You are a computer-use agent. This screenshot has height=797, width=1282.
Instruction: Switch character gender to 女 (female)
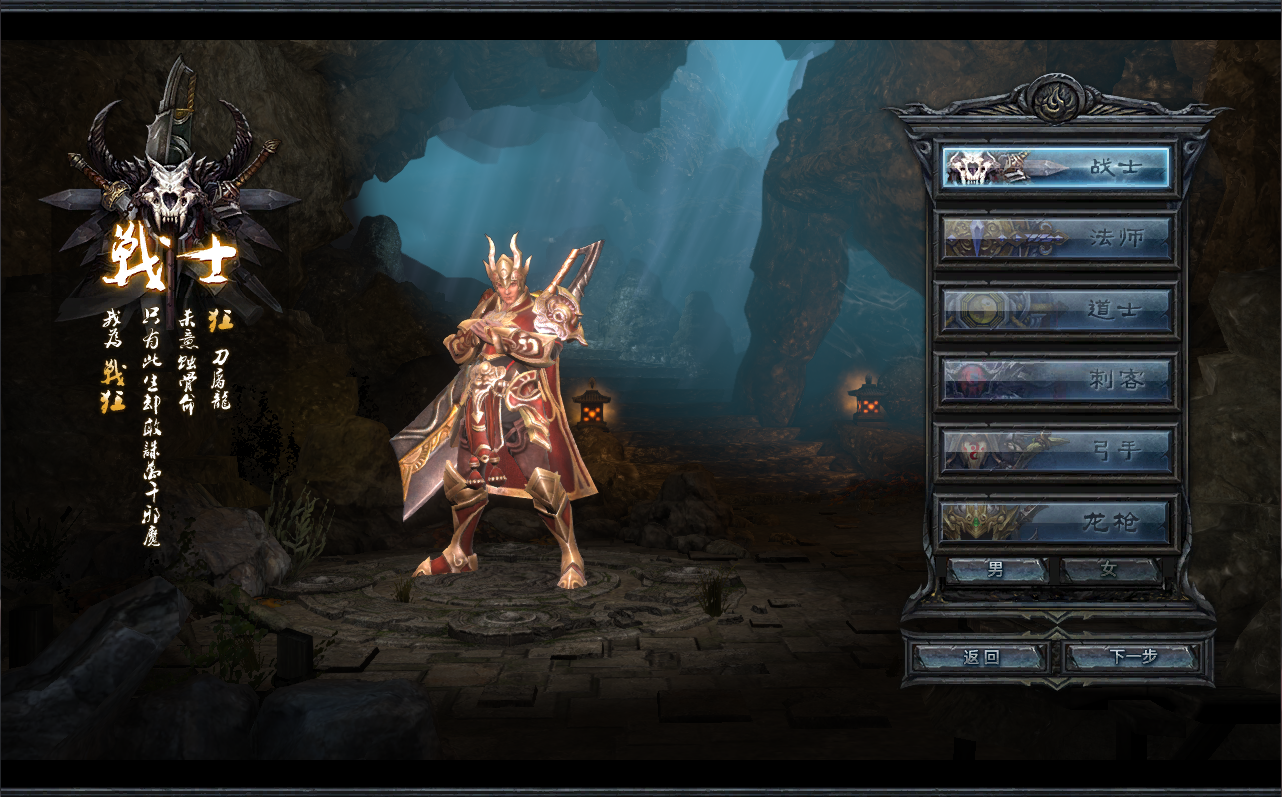[x=1110, y=571]
